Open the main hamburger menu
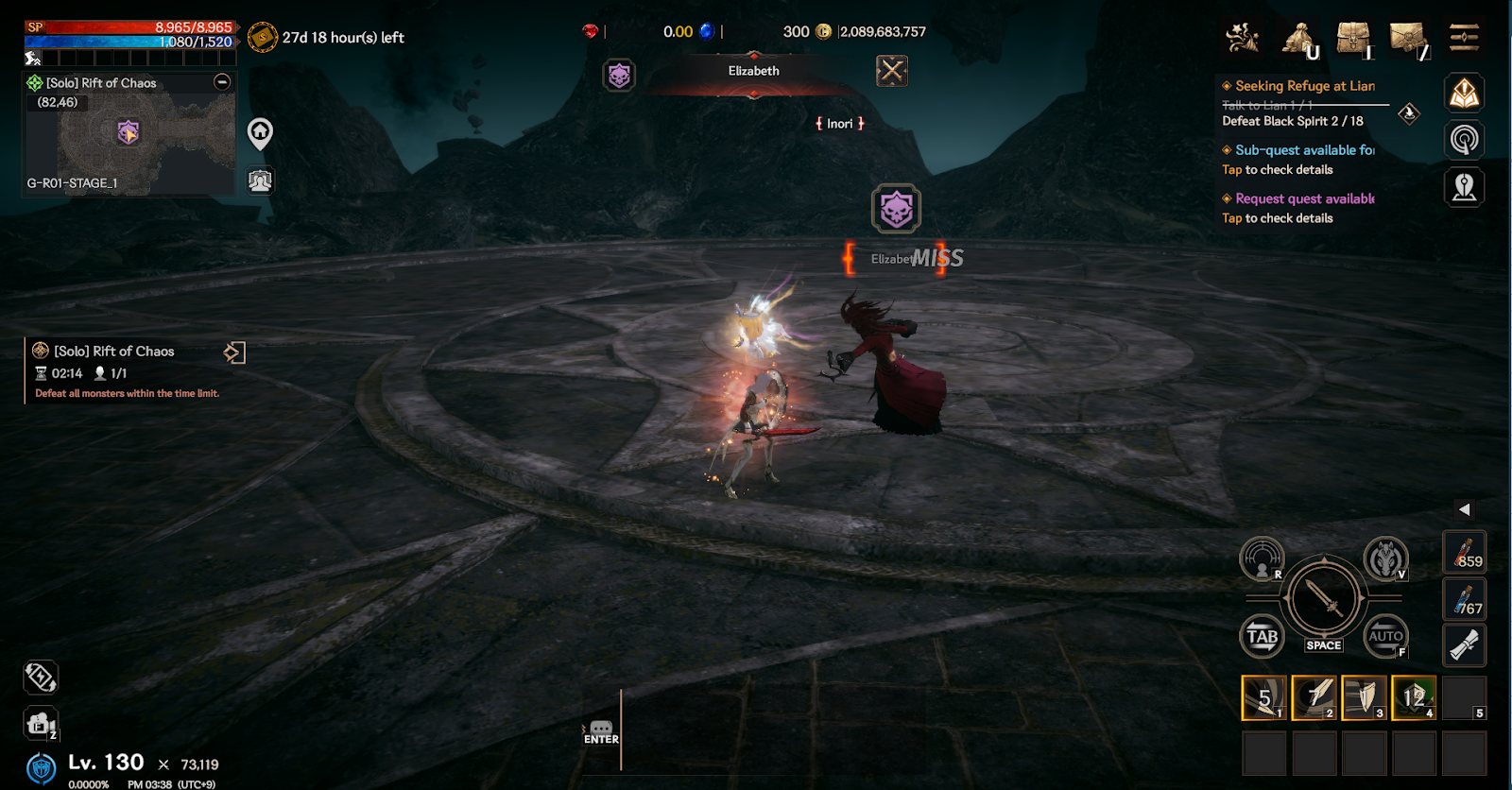Image resolution: width=1512 pixels, height=790 pixels. [x=1464, y=38]
